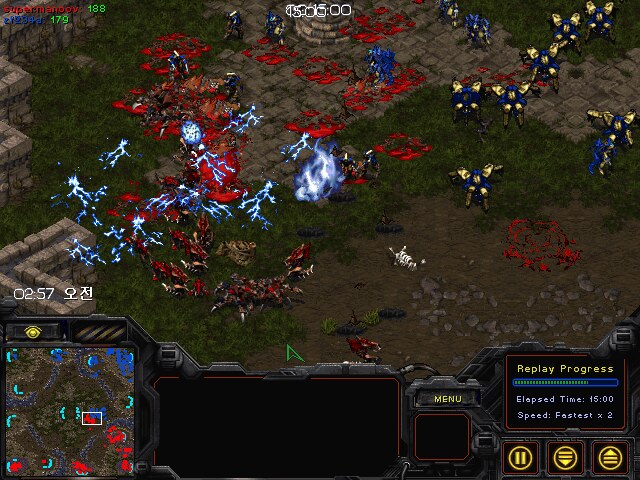Screen dimensions: 640x480
Task: Open the MENU button
Action: [445, 399]
